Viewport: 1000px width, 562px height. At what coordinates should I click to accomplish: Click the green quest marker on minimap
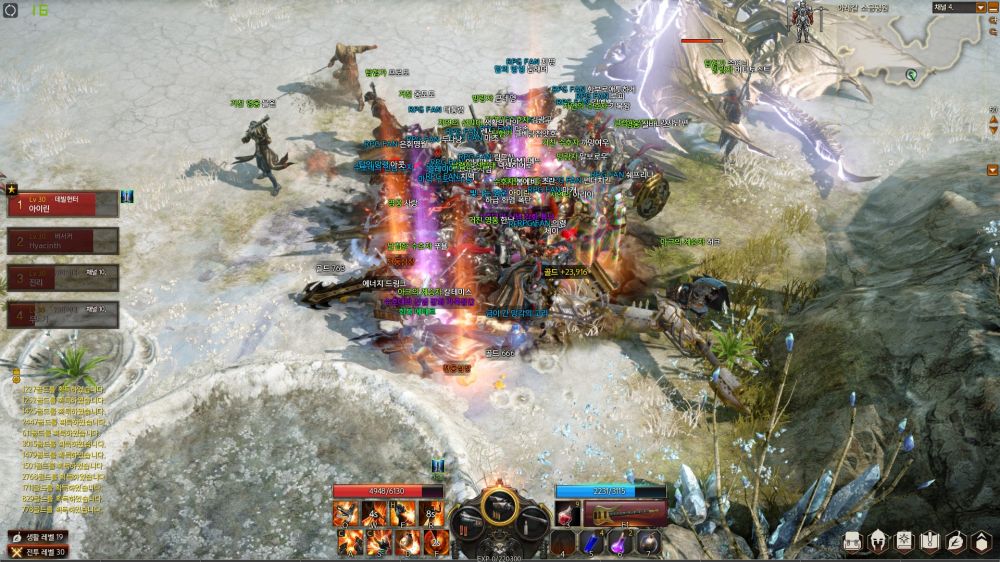pos(911,74)
